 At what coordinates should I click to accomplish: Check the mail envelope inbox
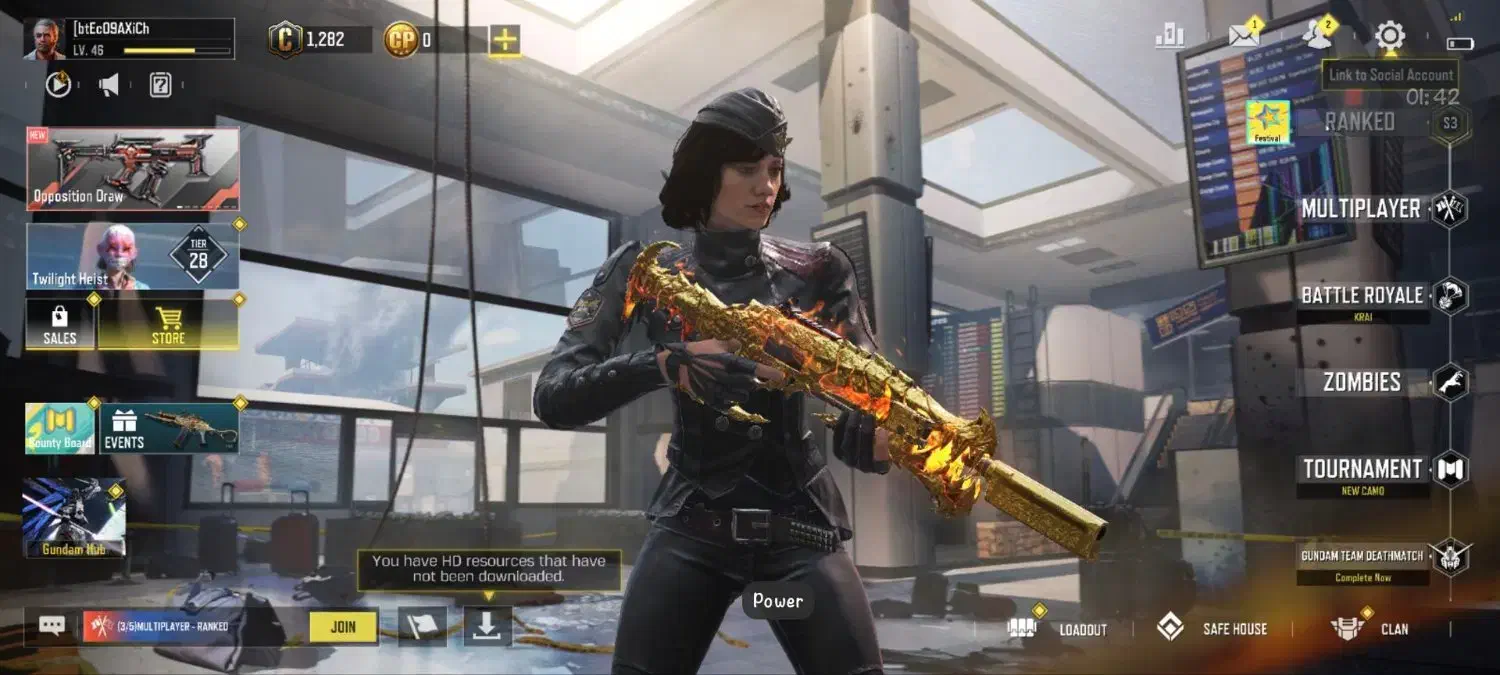coord(1244,36)
